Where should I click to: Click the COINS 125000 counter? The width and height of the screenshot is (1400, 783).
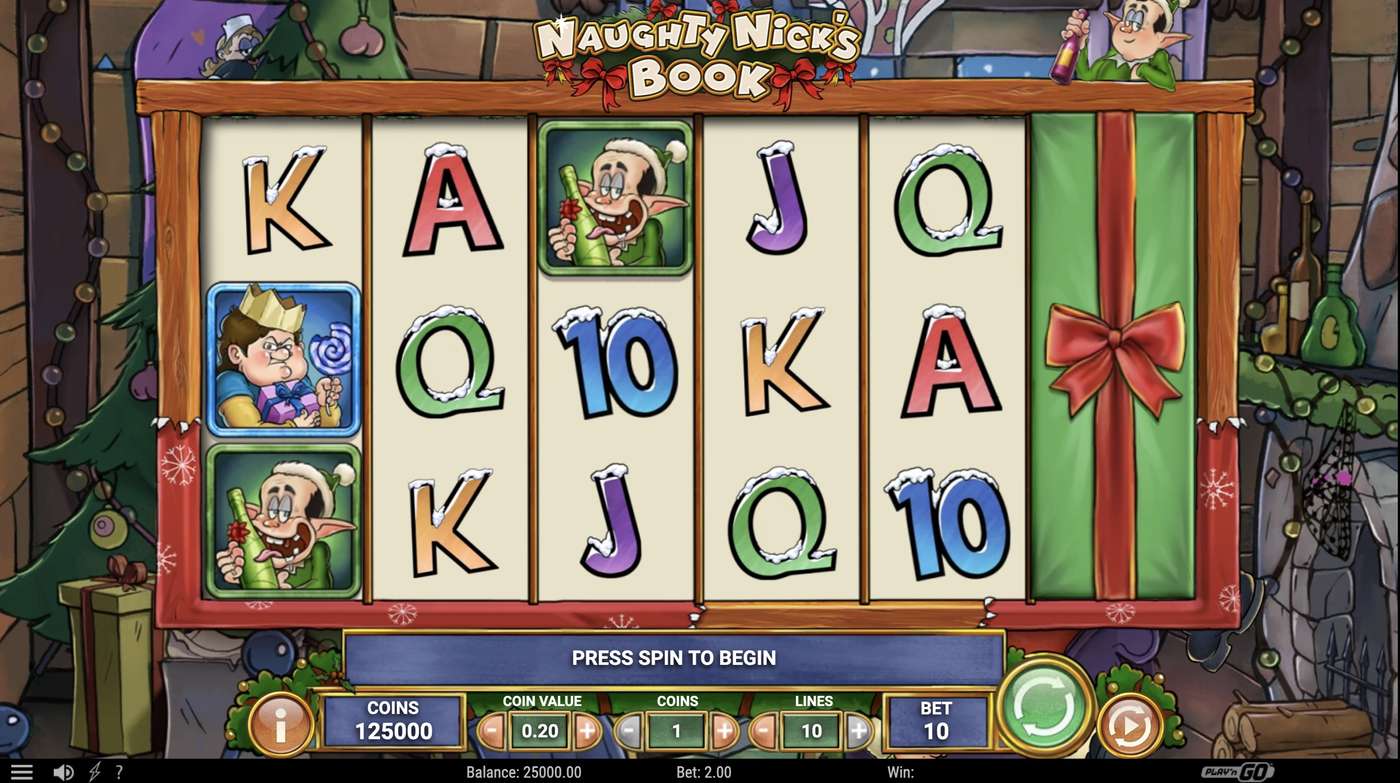point(392,718)
